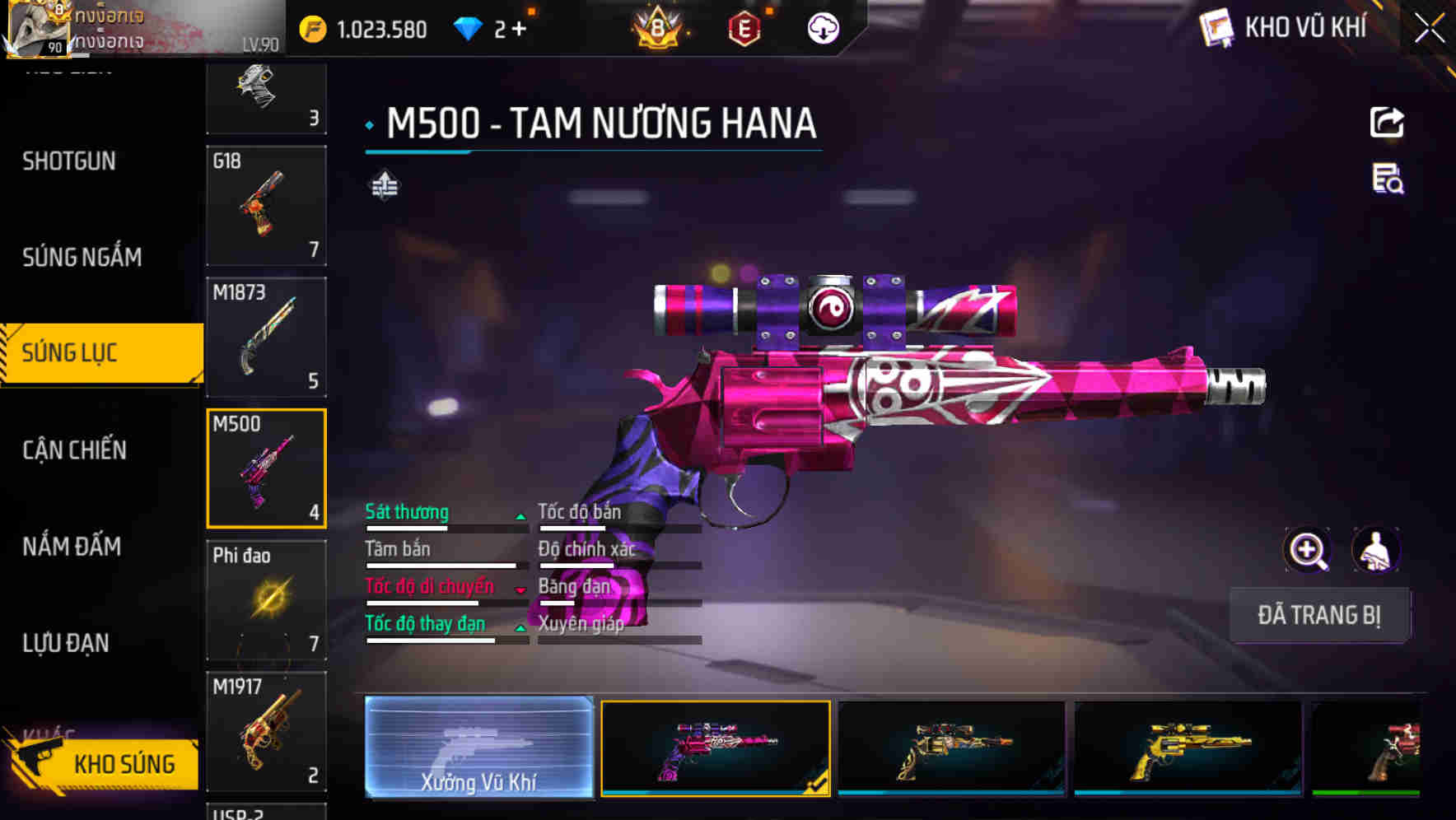Open the NẮM ĐẤM category
The image size is (1456, 820).
click(72, 547)
